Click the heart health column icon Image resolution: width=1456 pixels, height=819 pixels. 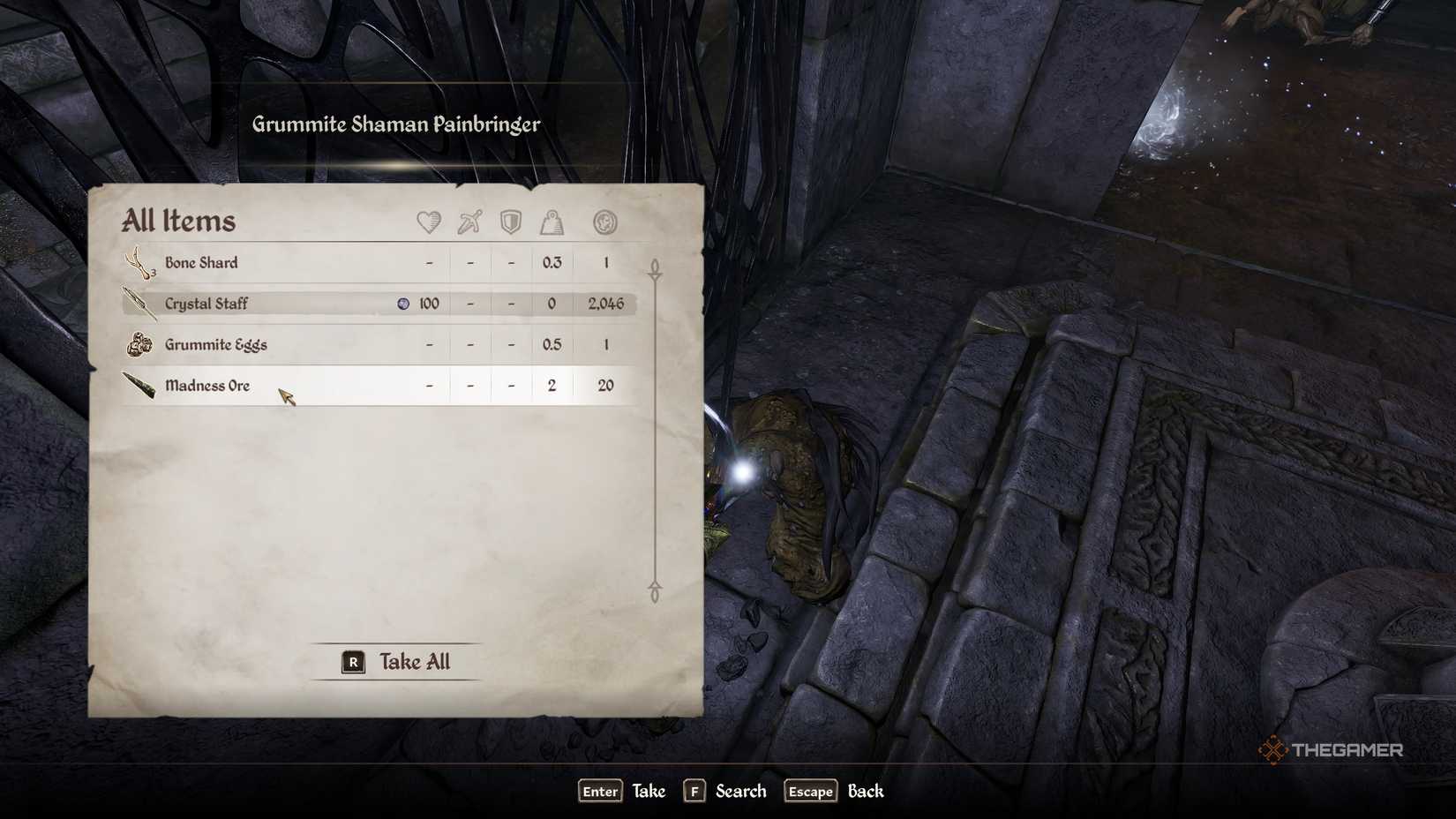pos(428,222)
